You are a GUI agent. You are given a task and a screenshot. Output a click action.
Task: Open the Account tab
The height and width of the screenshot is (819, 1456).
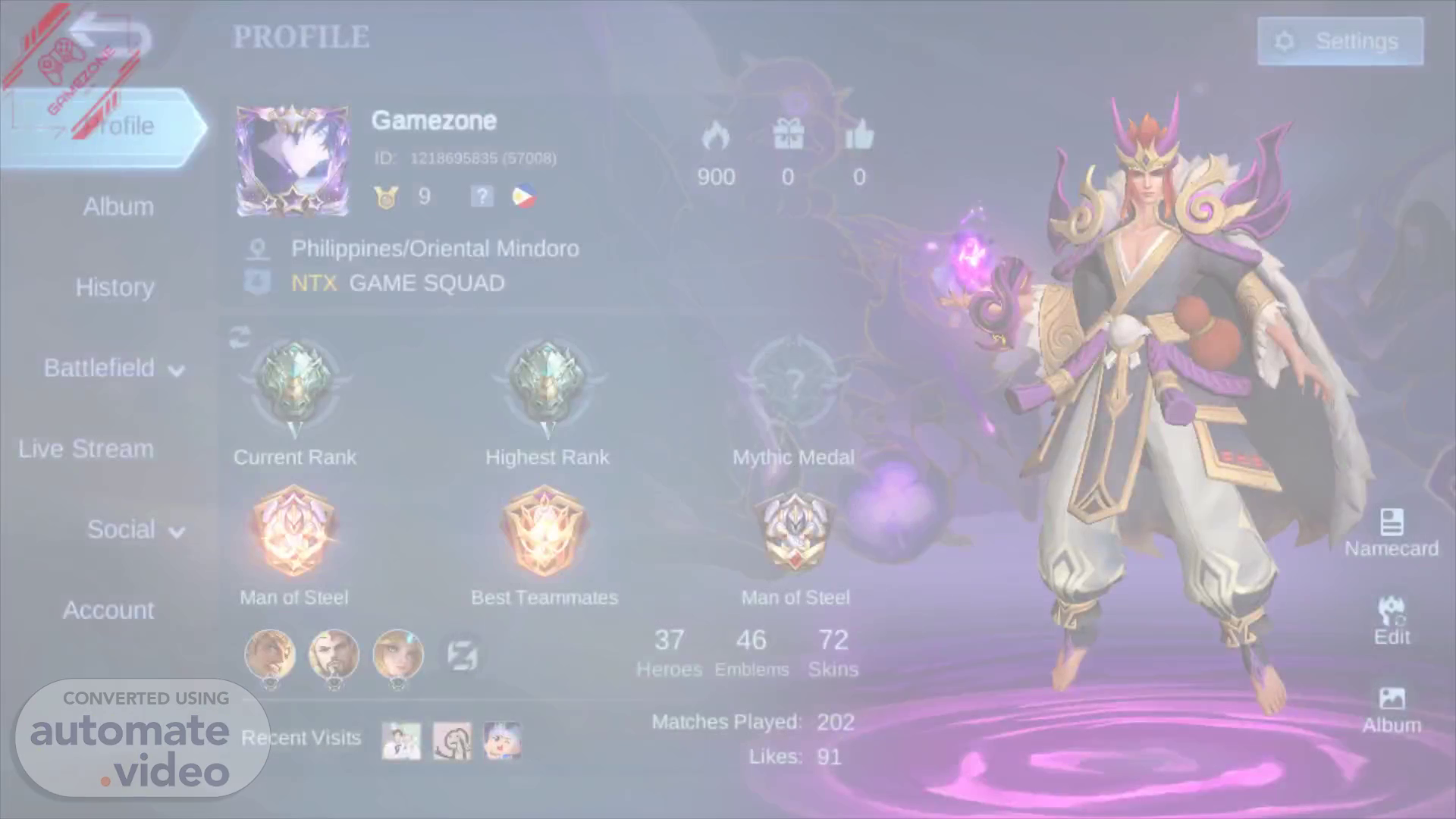108,610
